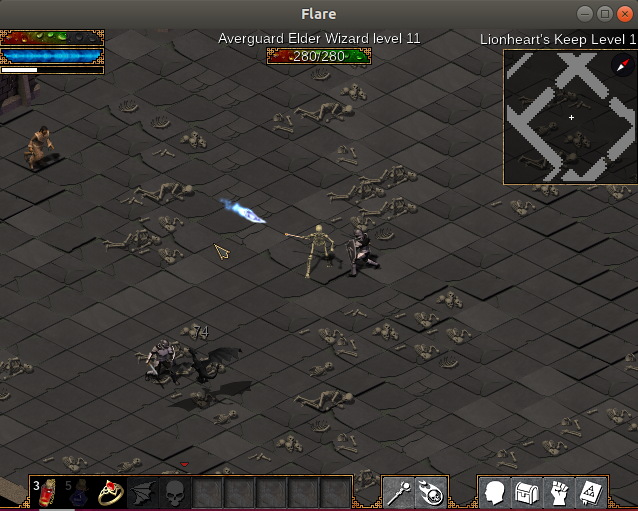Close the Flare game window
The image size is (638, 511).
point(625,14)
